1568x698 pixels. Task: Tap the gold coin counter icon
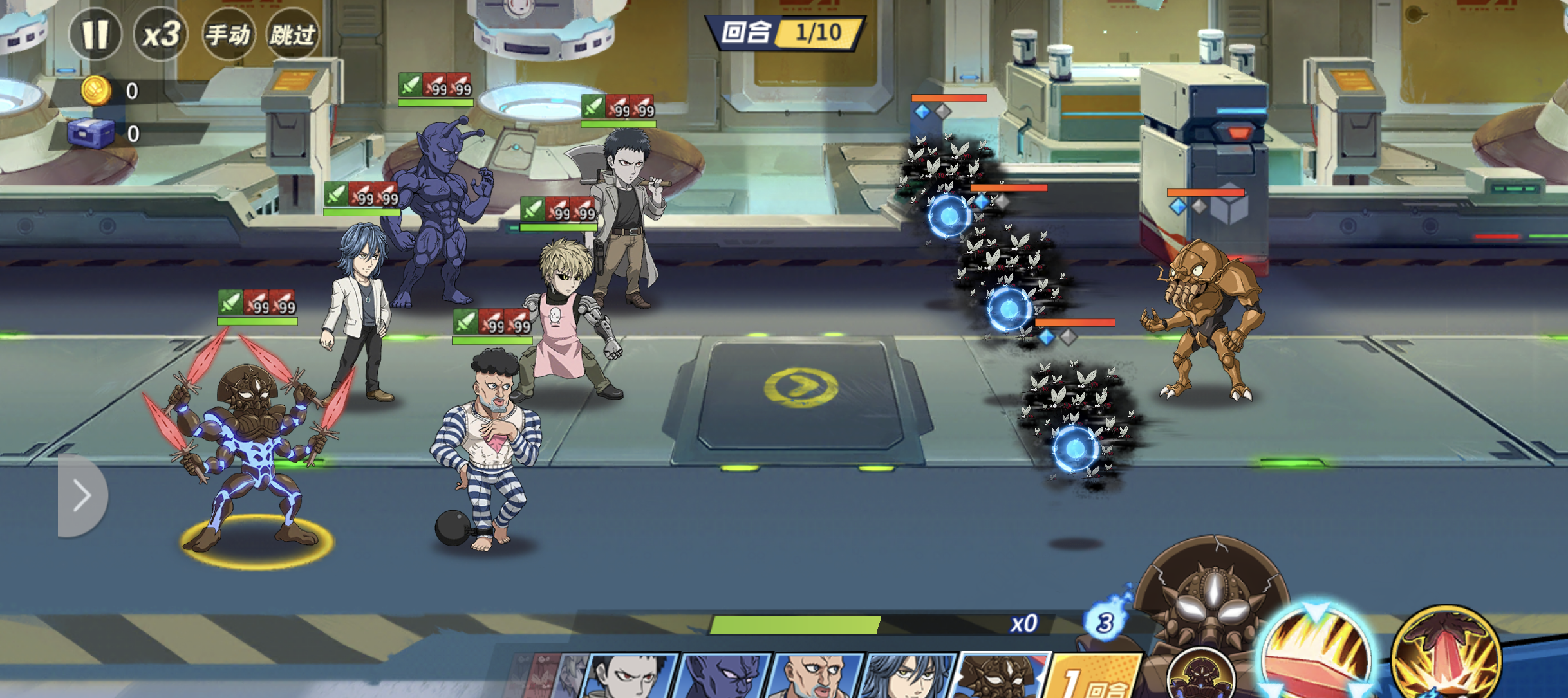[x=95, y=91]
